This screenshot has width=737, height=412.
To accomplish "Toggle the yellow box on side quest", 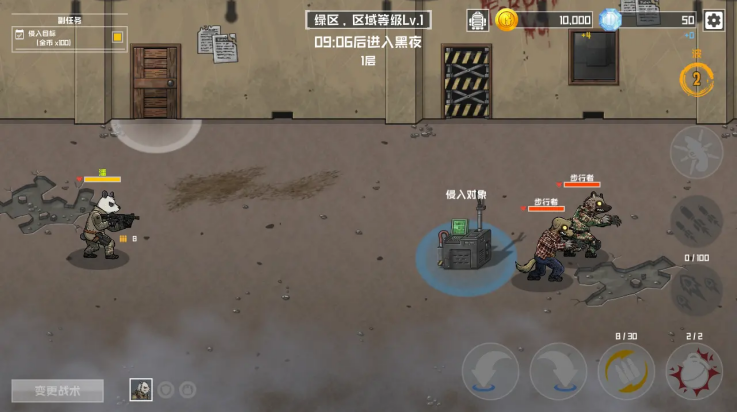I will [x=117, y=37].
